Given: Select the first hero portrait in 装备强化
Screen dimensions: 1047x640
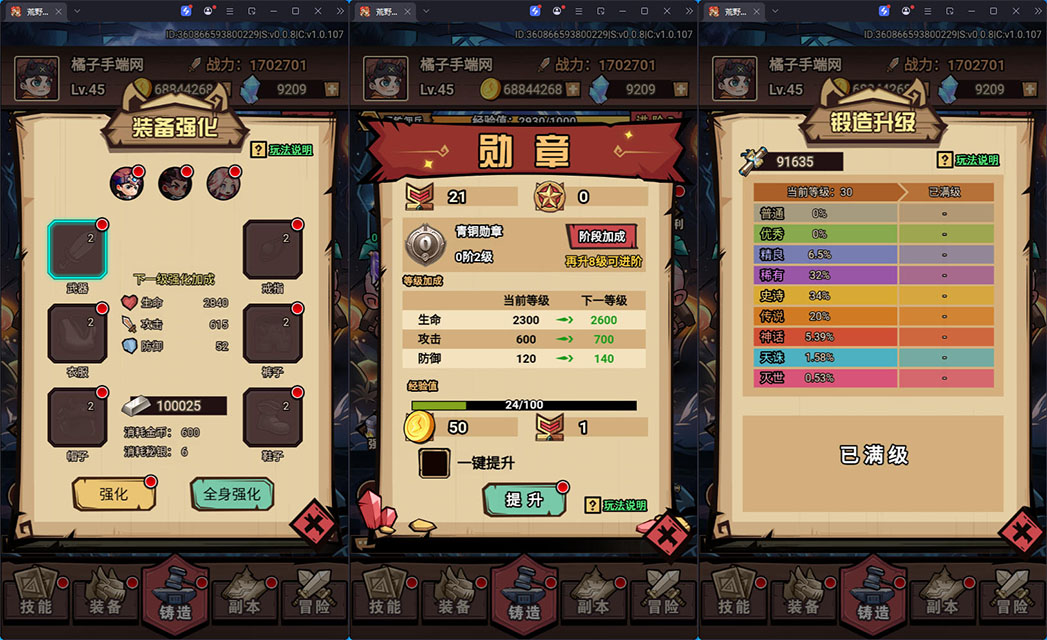Looking at the screenshot, I should [x=126, y=183].
